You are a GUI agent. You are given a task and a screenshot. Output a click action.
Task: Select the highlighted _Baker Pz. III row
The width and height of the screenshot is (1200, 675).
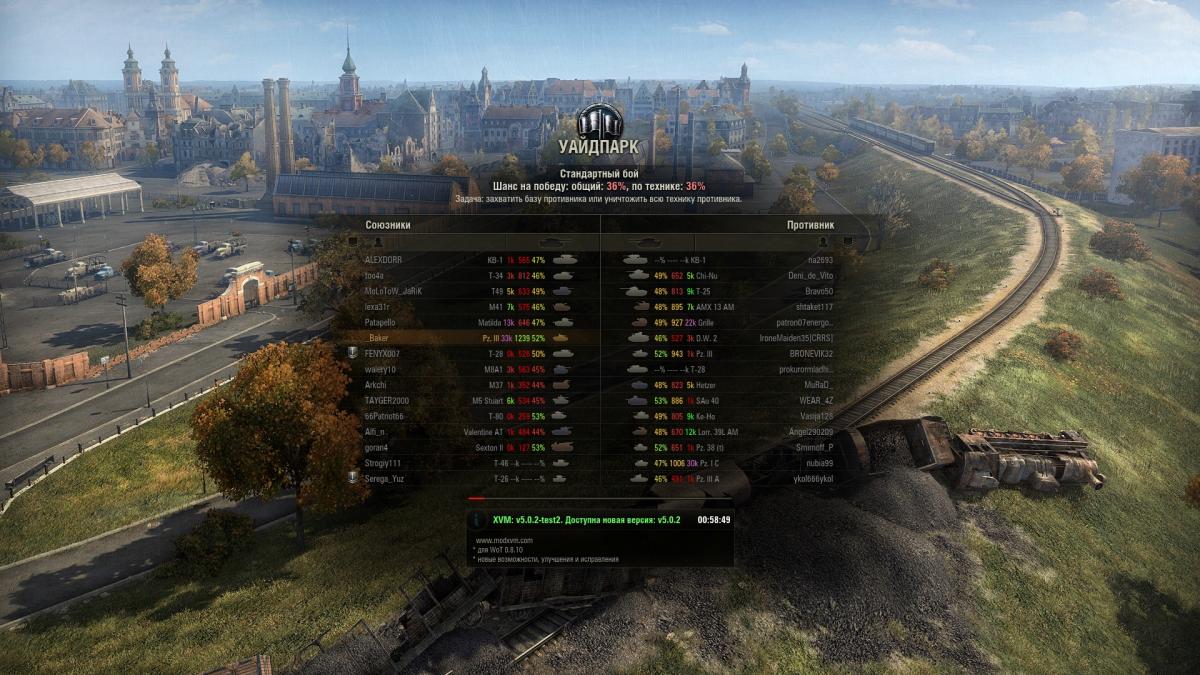[x=470, y=338]
